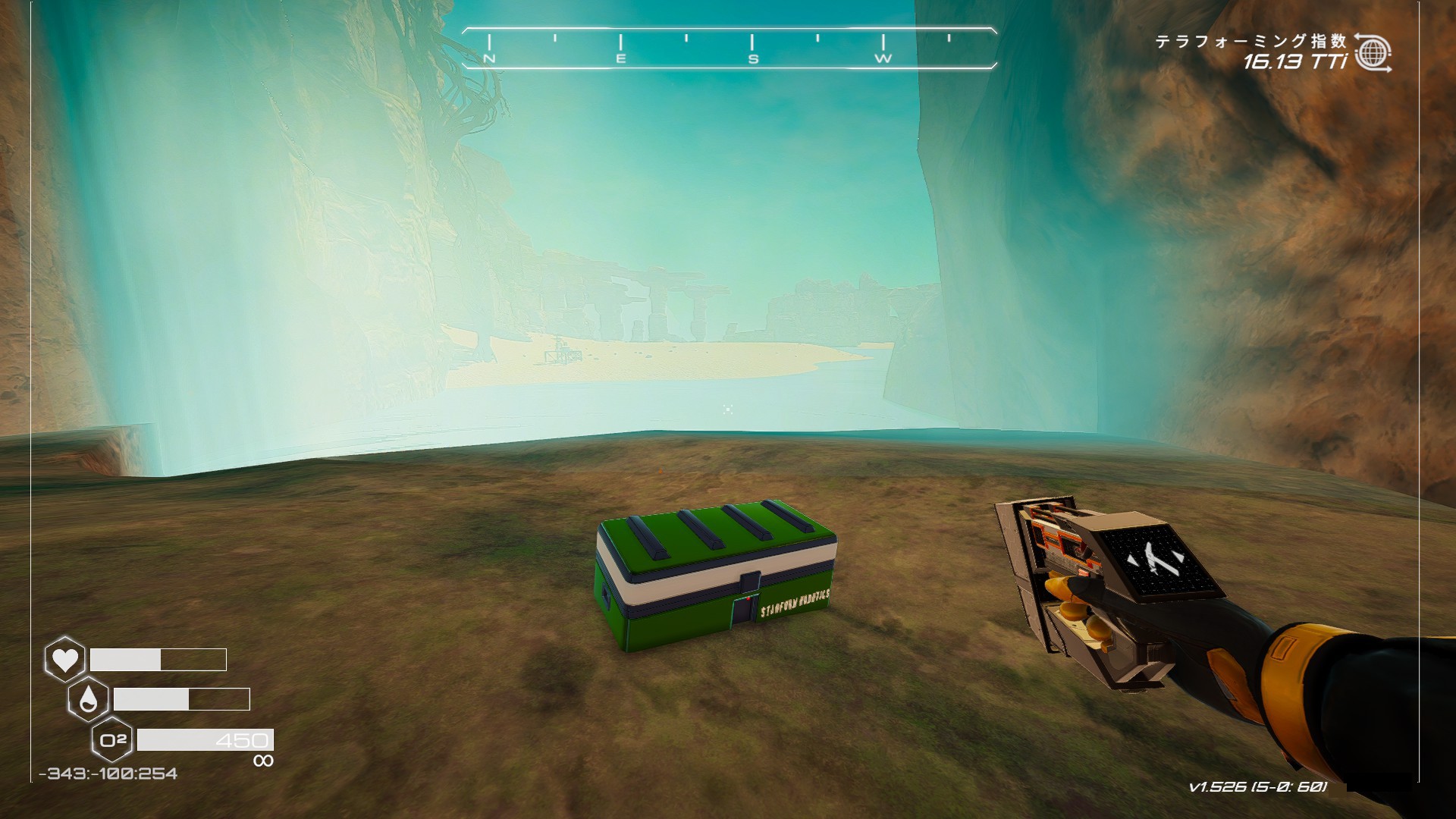Click the O² oxygen hexagon icon
The height and width of the screenshot is (819, 1456).
[112, 739]
